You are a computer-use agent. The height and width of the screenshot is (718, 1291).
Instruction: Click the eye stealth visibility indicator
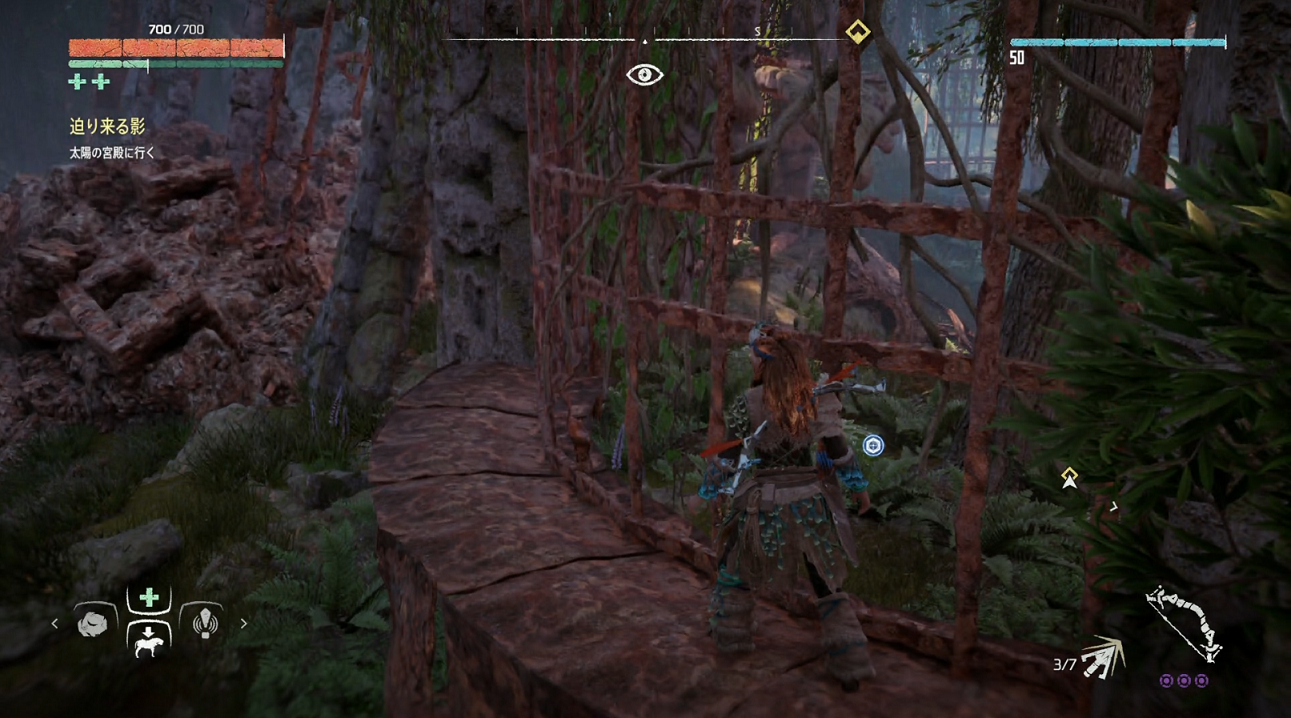pos(645,75)
